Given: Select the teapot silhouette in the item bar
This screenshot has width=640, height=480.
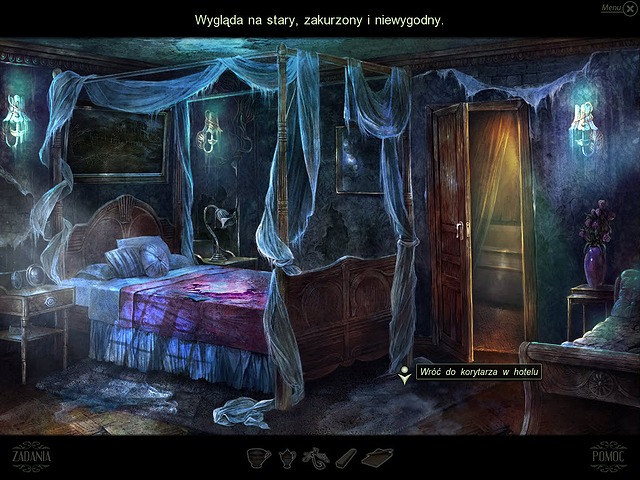Looking at the screenshot, I should point(286,458).
